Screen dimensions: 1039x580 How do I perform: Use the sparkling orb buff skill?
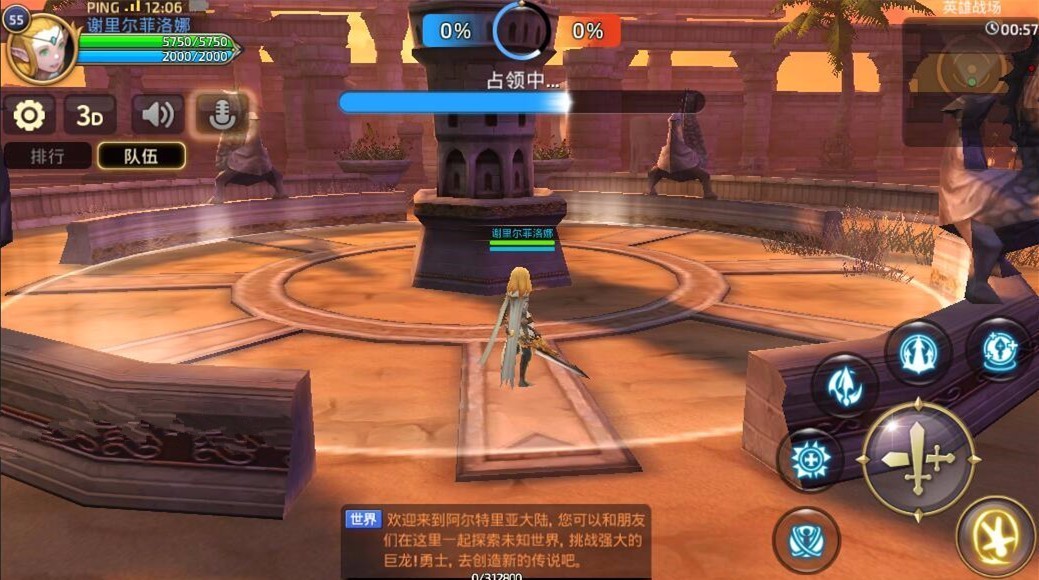coord(998,349)
